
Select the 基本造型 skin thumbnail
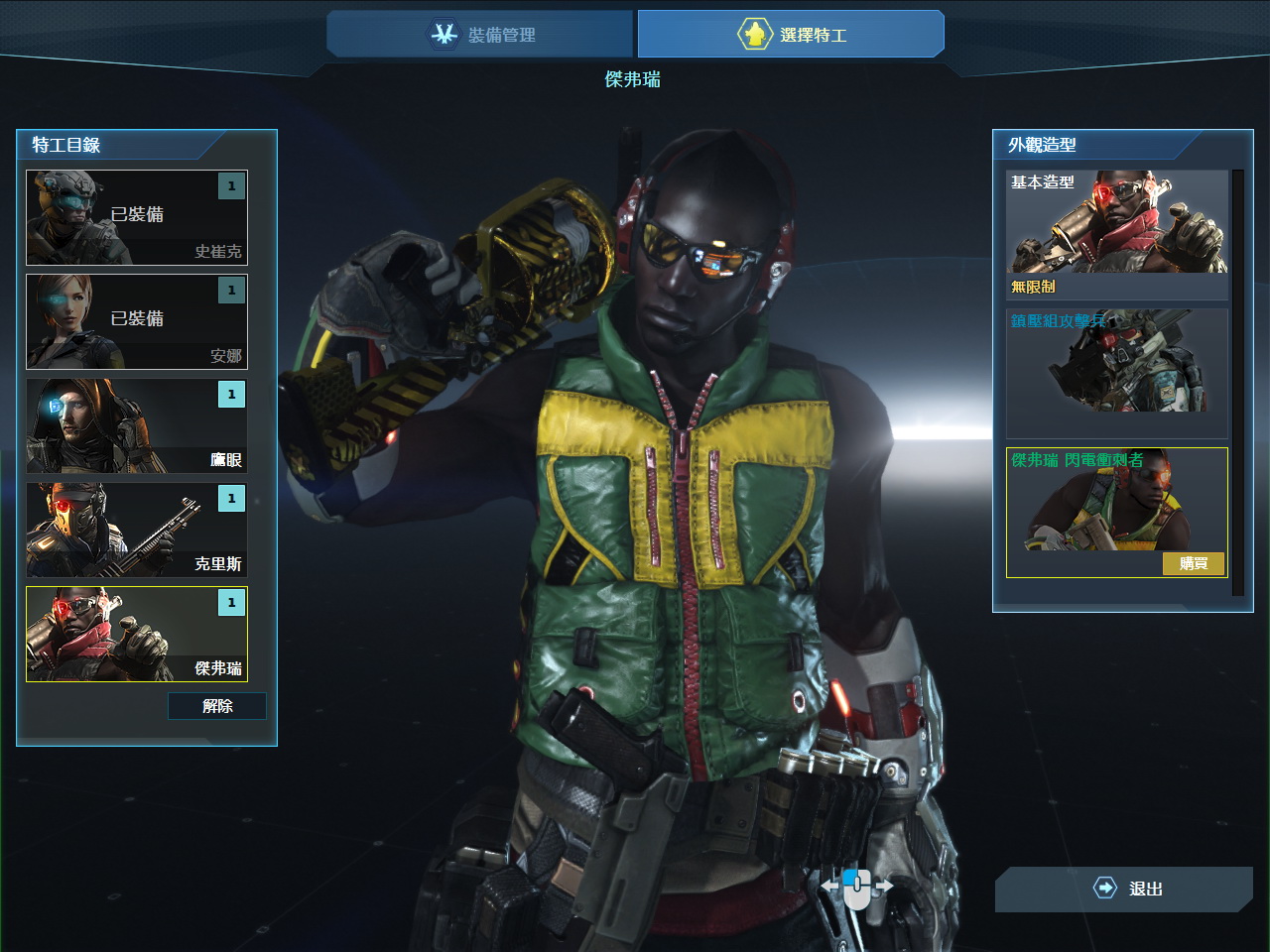coord(1116,233)
